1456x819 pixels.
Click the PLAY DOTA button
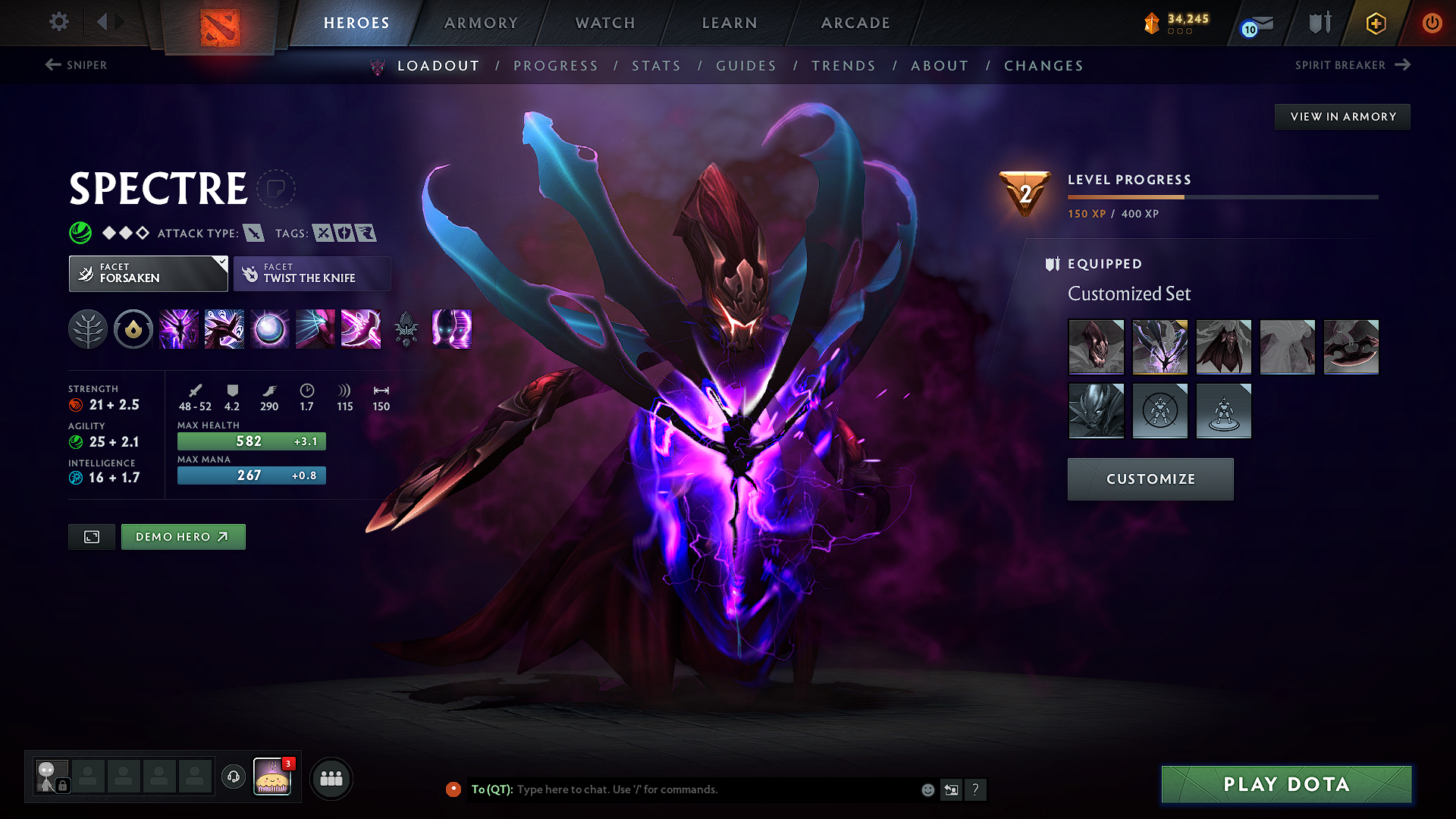[1285, 784]
